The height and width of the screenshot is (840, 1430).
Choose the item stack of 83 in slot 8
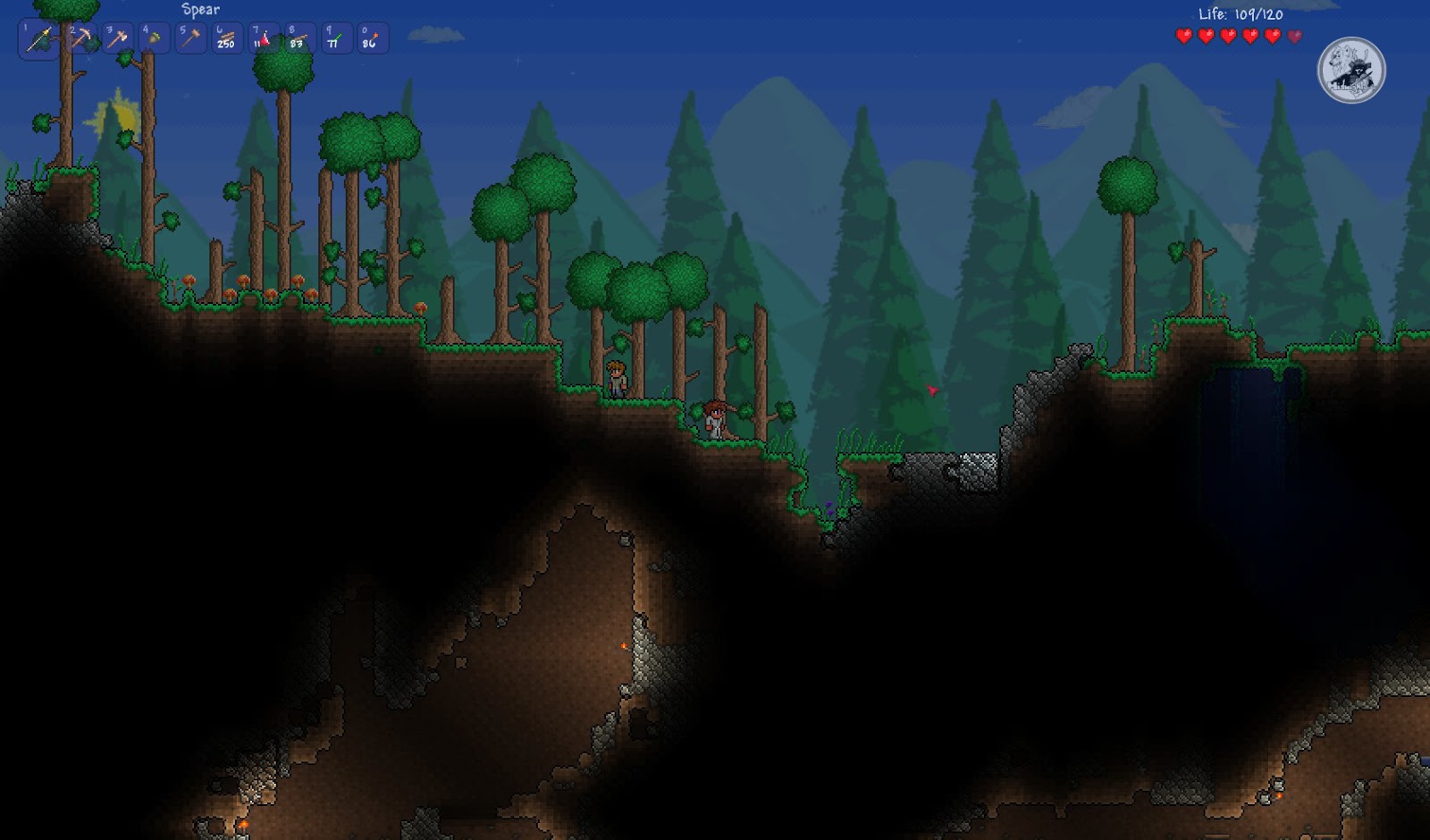299,38
